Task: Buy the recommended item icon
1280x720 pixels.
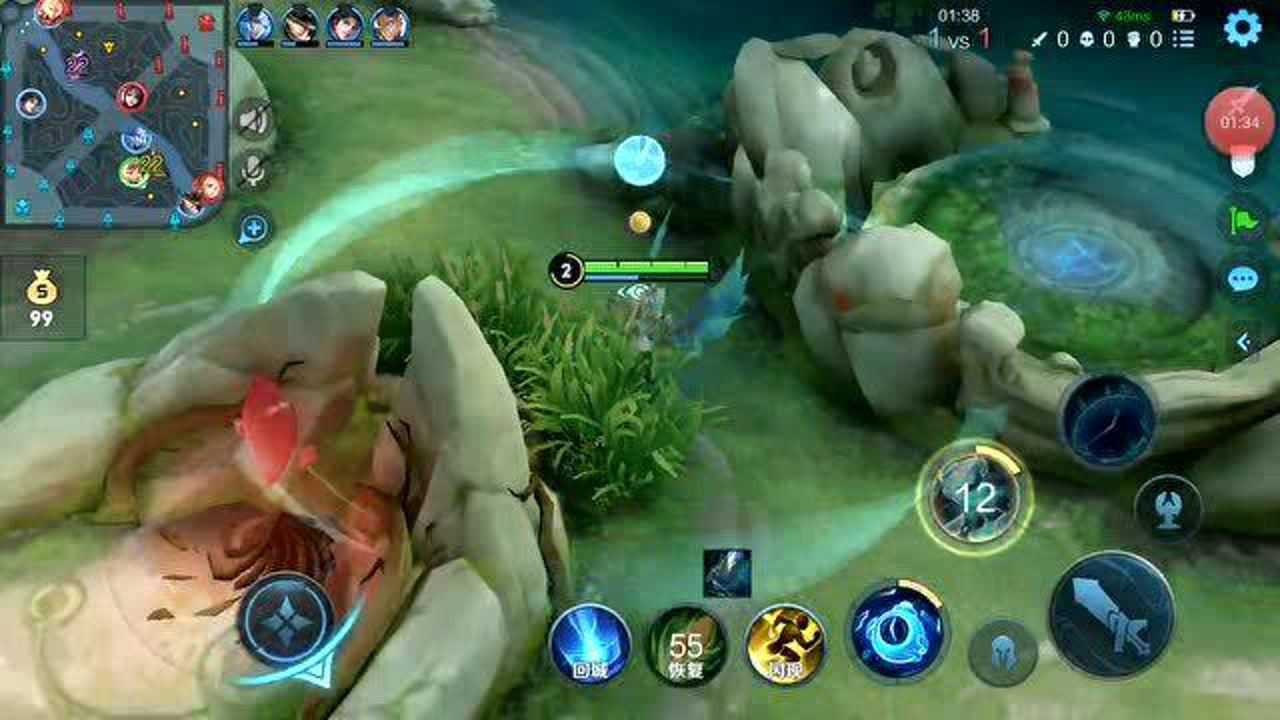Action: point(727,573)
